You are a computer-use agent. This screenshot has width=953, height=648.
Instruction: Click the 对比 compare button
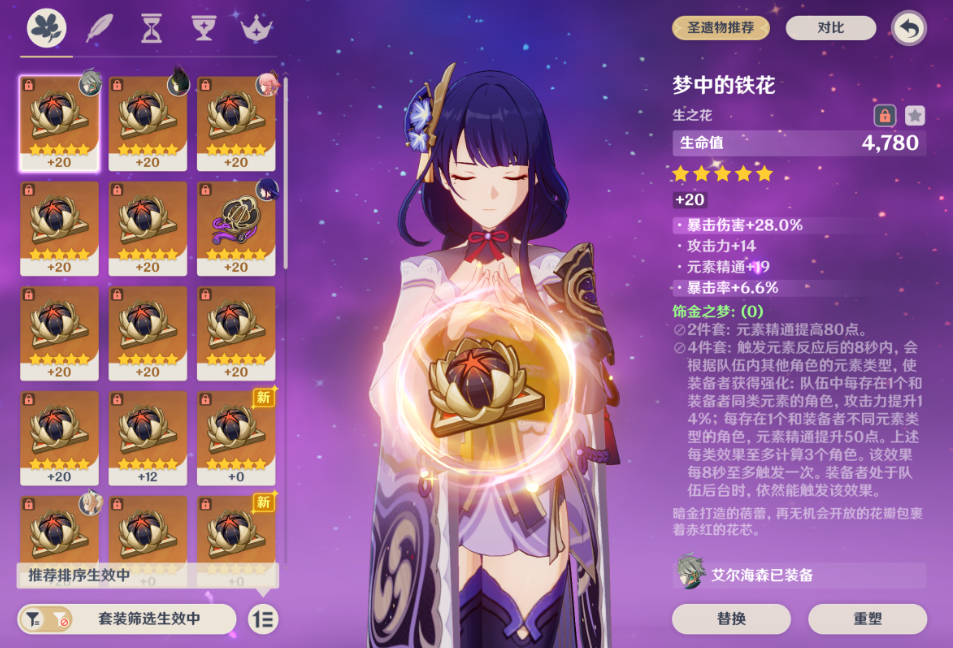(830, 28)
